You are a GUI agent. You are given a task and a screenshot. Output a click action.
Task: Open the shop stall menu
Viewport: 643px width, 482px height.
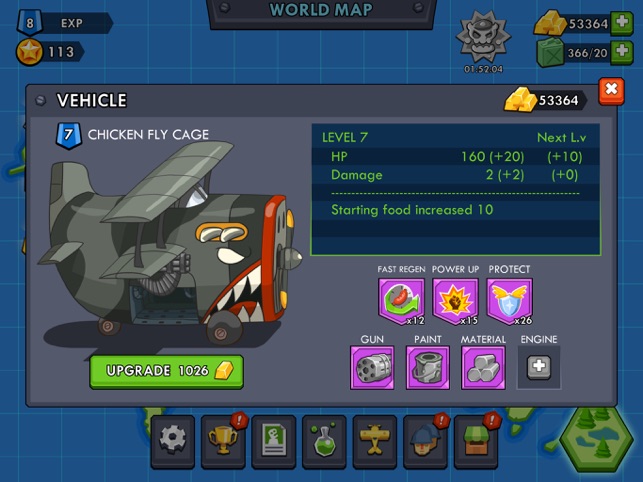tap(475, 440)
